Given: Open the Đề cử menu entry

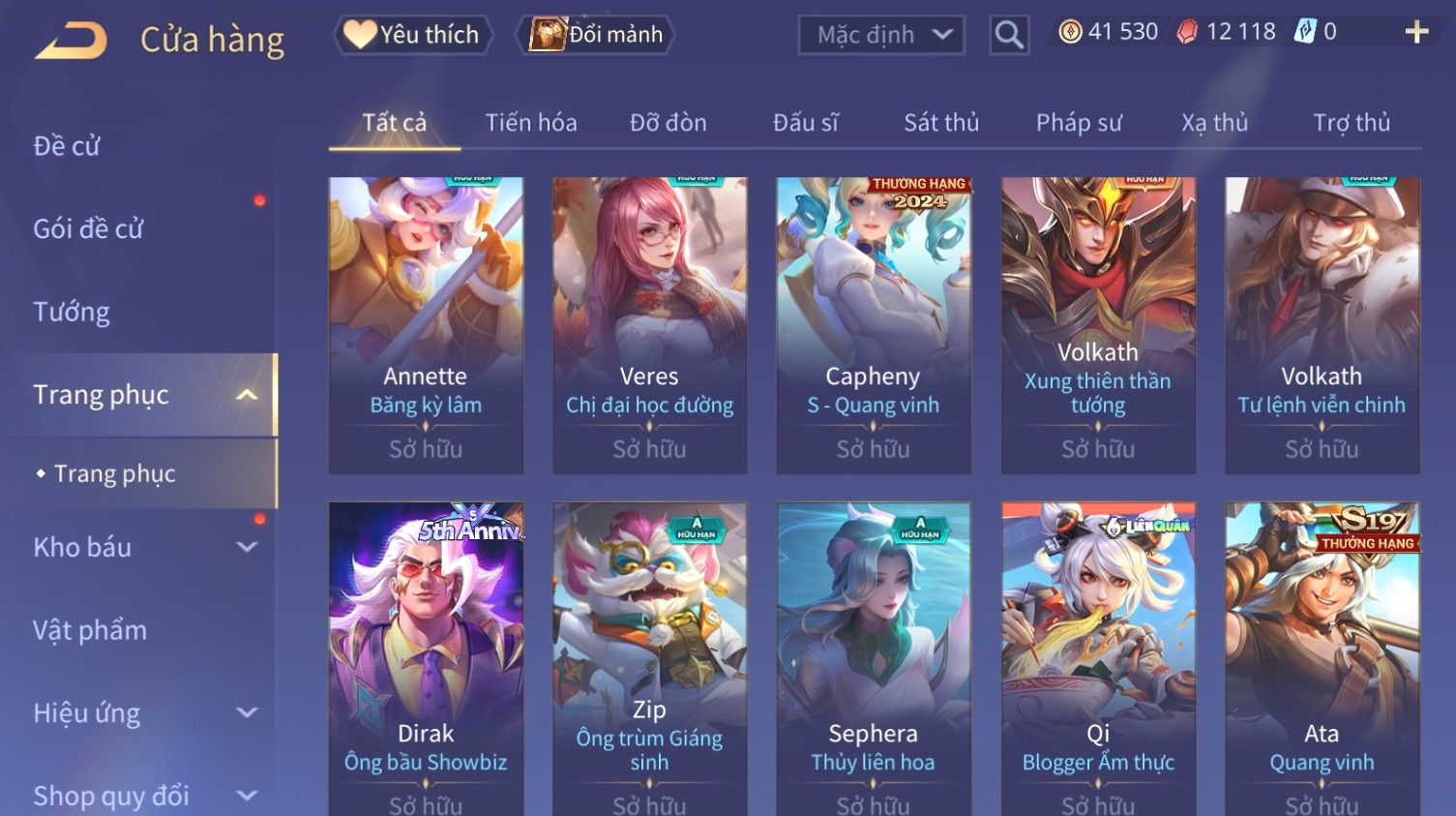Looking at the screenshot, I should 68,146.
